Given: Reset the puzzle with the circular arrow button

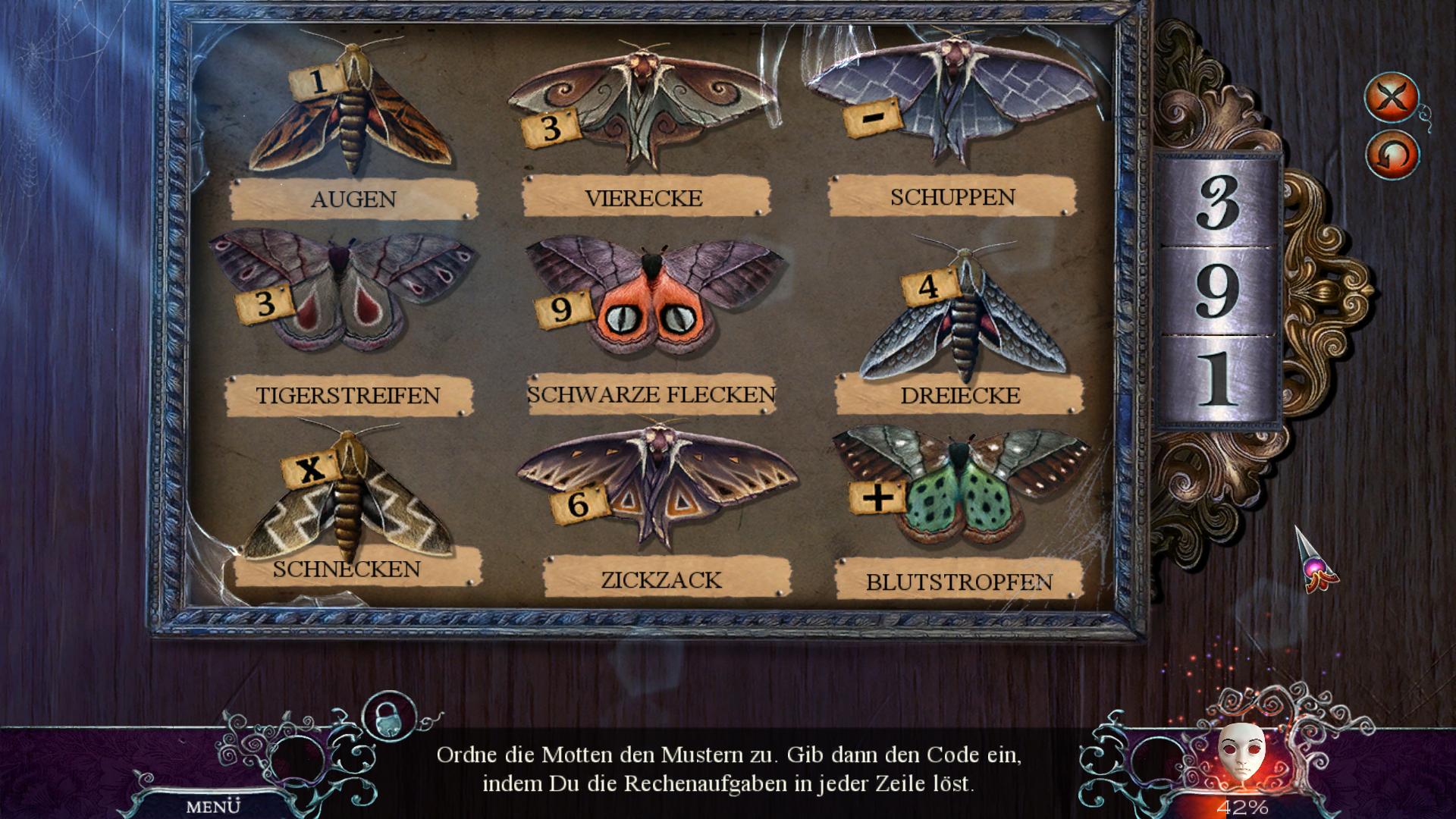Looking at the screenshot, I should 1392,155.
